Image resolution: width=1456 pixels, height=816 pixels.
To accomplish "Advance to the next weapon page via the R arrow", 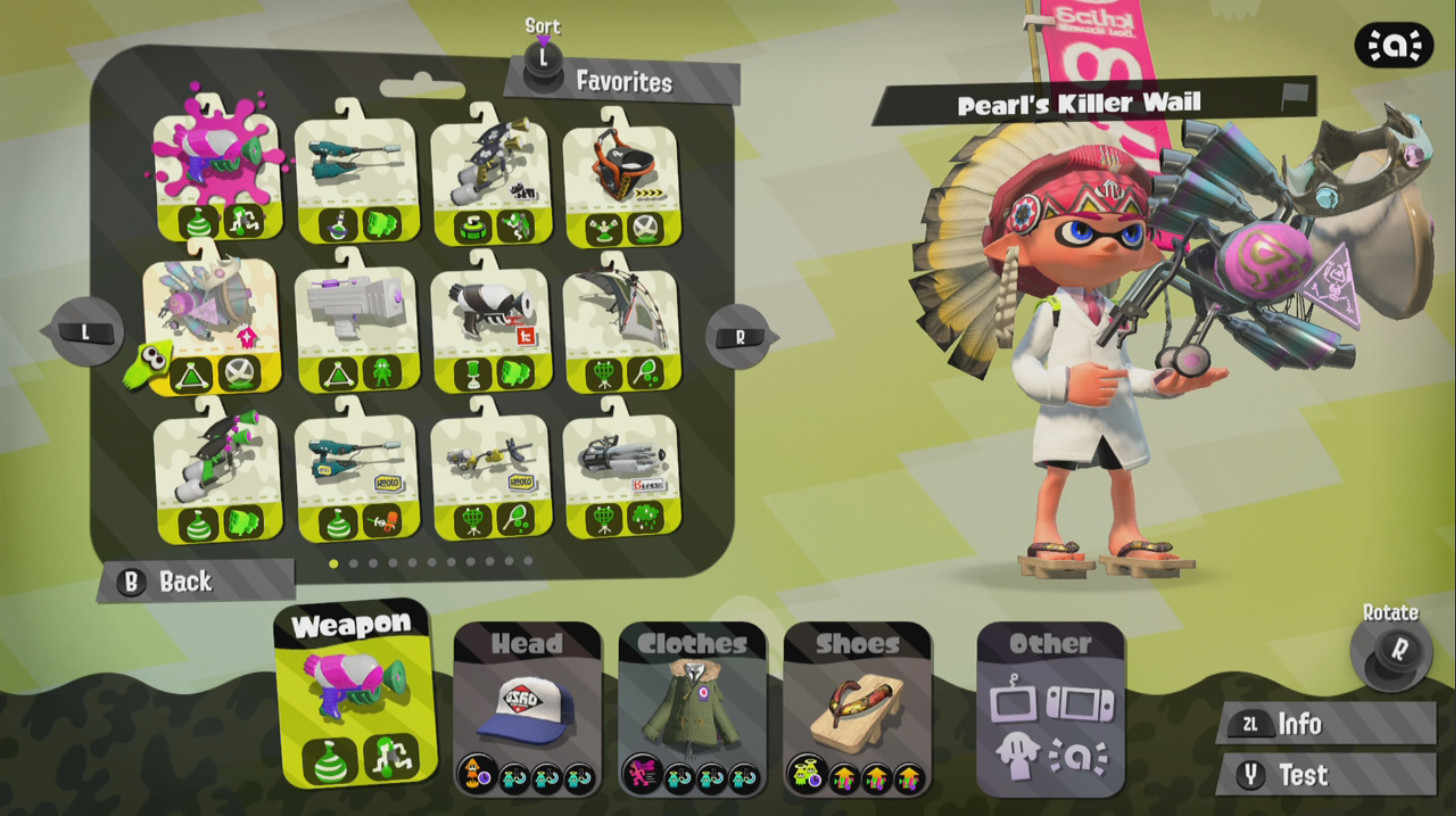I will (x=738, y=338).
